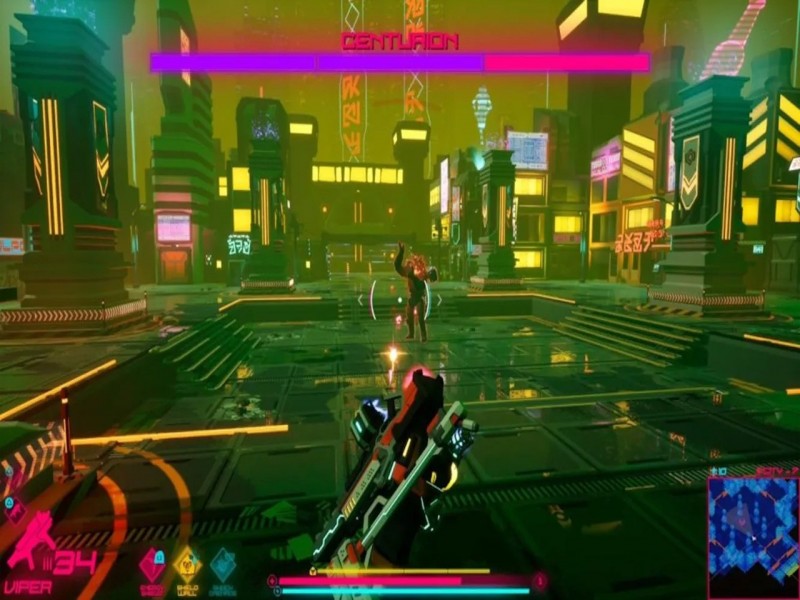This screenshot has height=600, width=800.
Task: Trigger the pink diamond ability icon
Action: (x=152, y=565)
